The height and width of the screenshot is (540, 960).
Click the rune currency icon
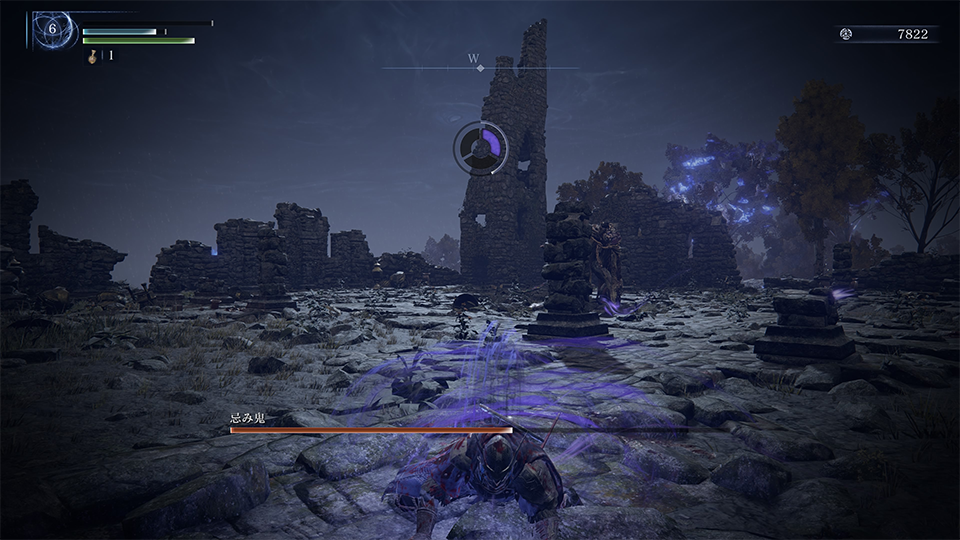[846, 34]
